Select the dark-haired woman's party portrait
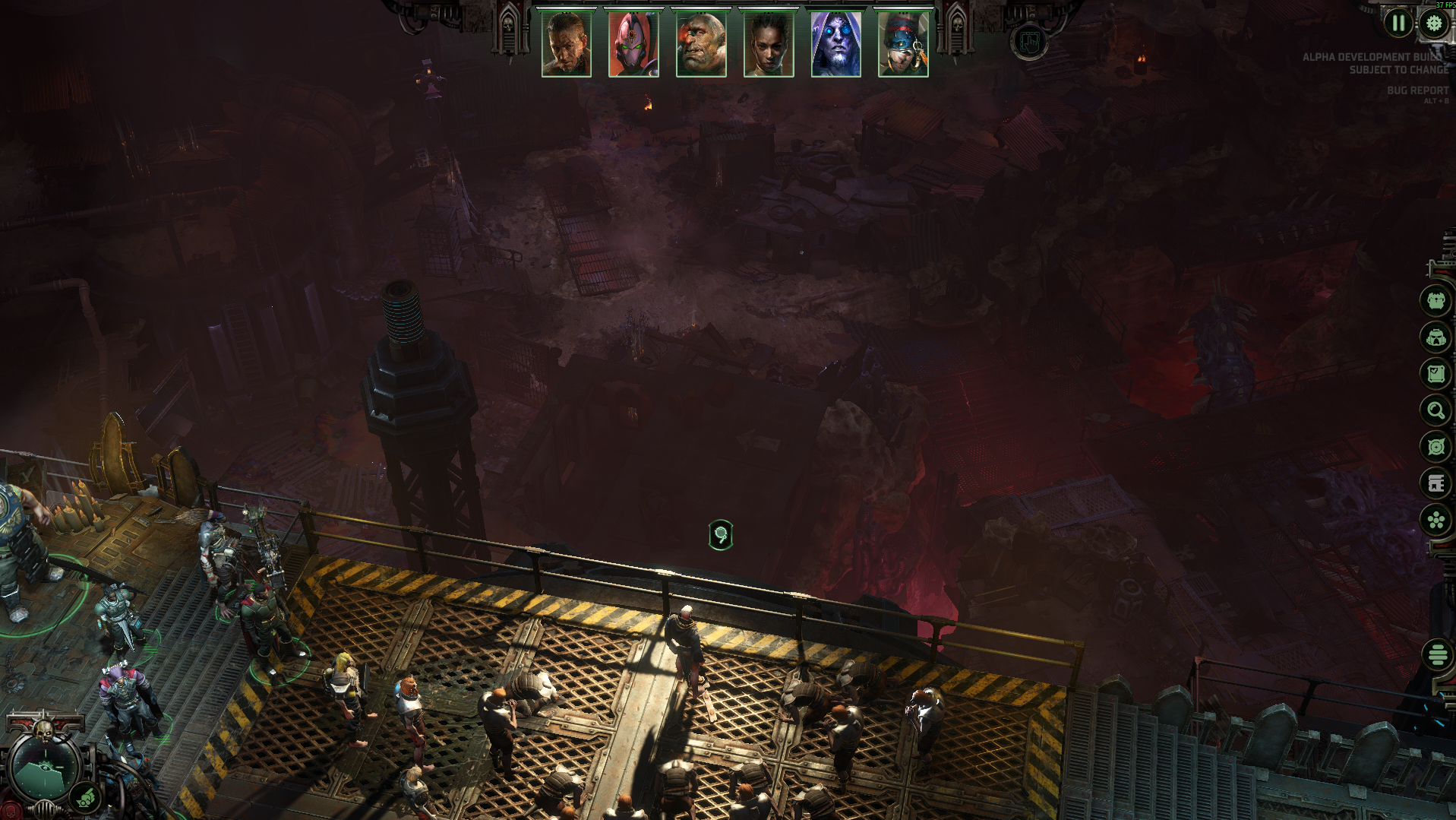 pos(768,45)
